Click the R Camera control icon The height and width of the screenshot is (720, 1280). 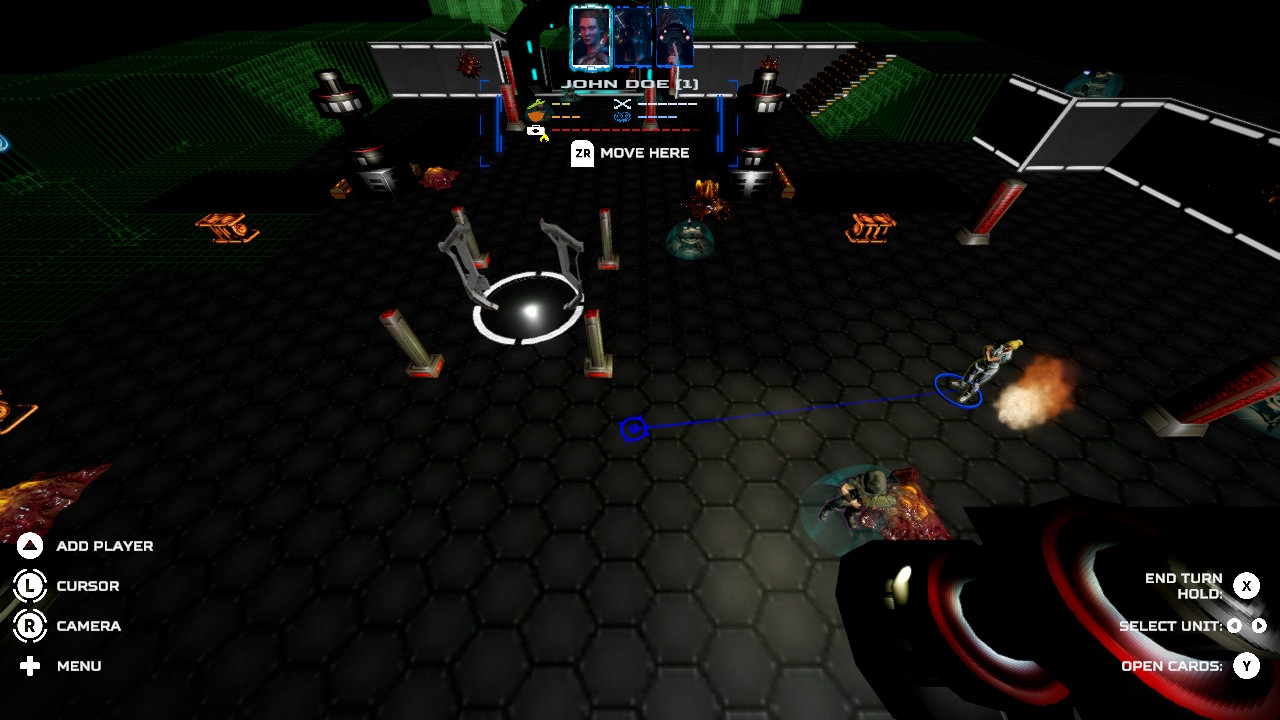28,626
